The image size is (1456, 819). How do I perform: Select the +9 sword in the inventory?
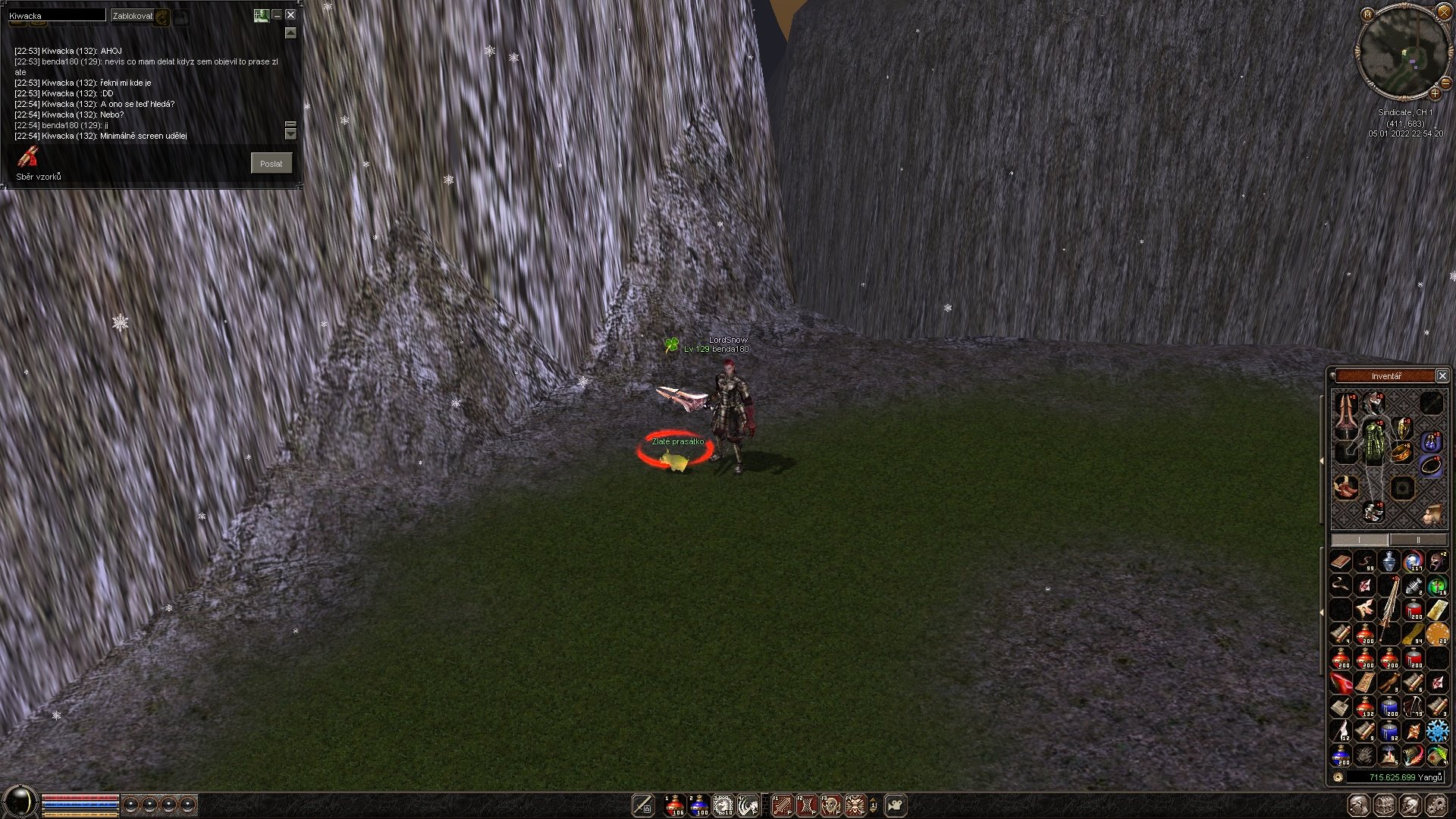click(x=1389, y=608)
